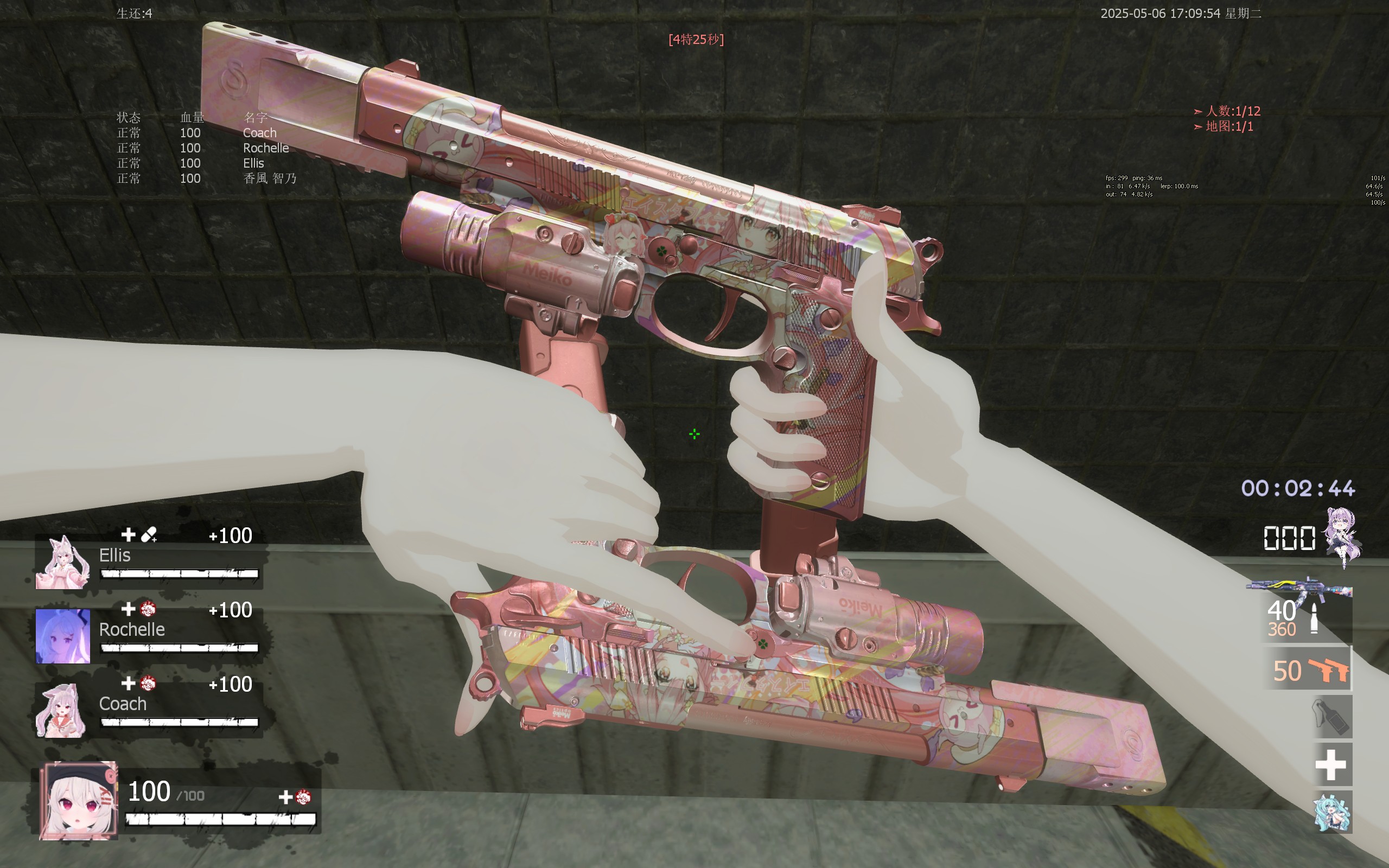
Task: Choose the first aid kit slot
Action: pos(1331,765)
